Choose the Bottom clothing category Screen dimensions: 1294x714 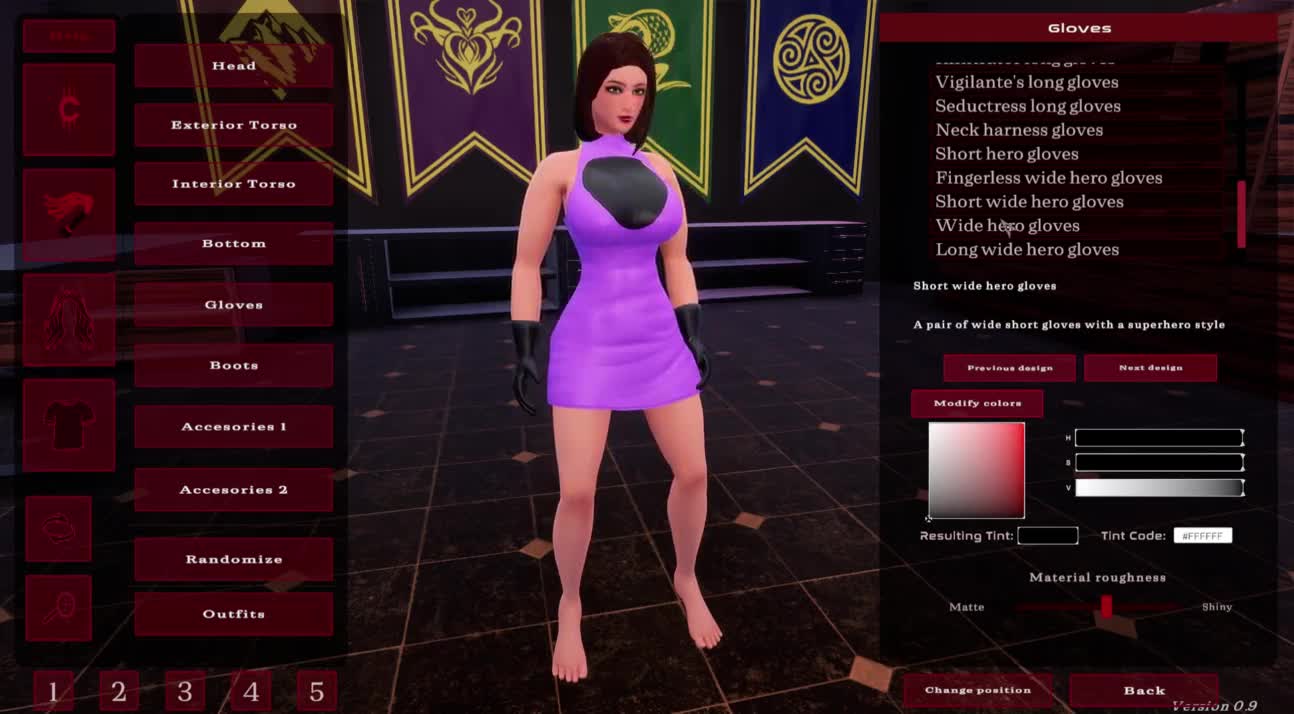click(x=233, y=244)
